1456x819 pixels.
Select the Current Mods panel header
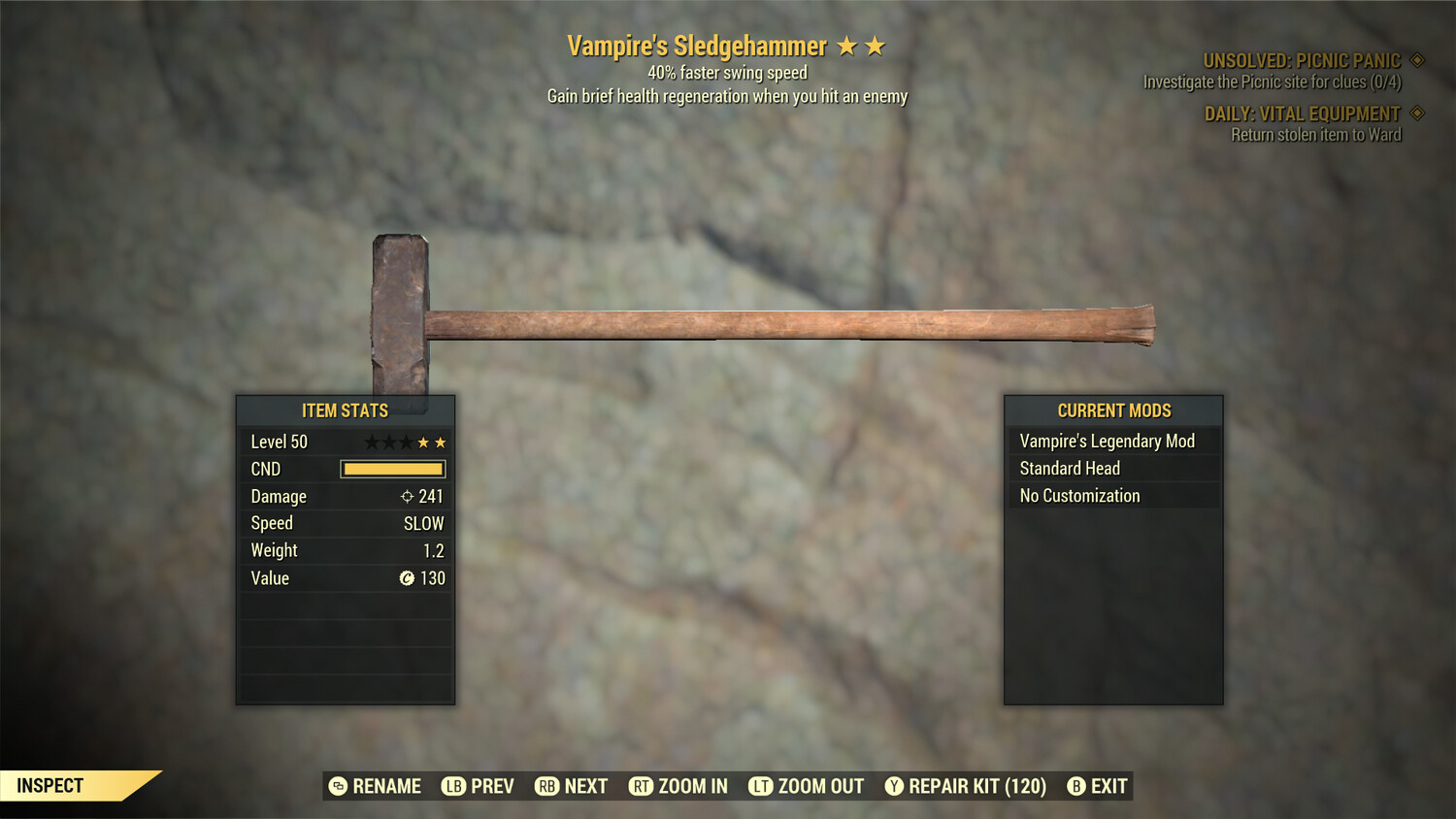[x=1113, y=410]
